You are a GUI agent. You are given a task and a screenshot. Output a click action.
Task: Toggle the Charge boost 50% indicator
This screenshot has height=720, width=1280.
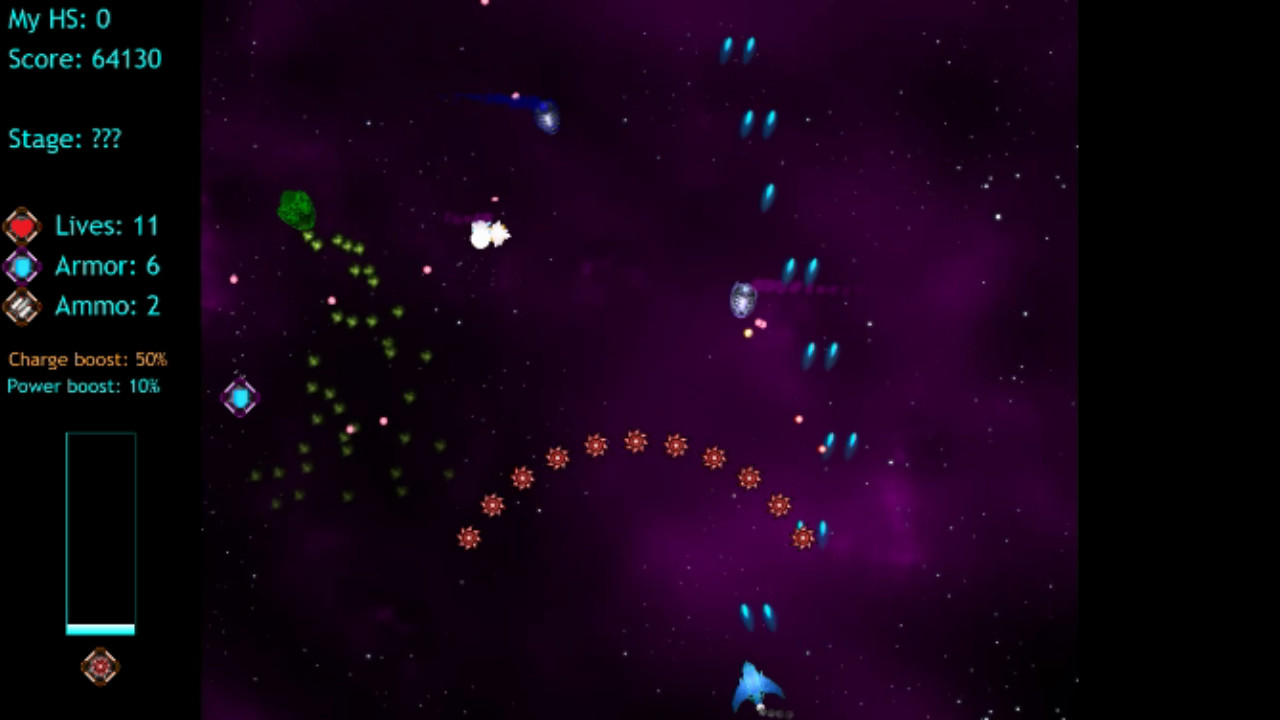point(86,359)
